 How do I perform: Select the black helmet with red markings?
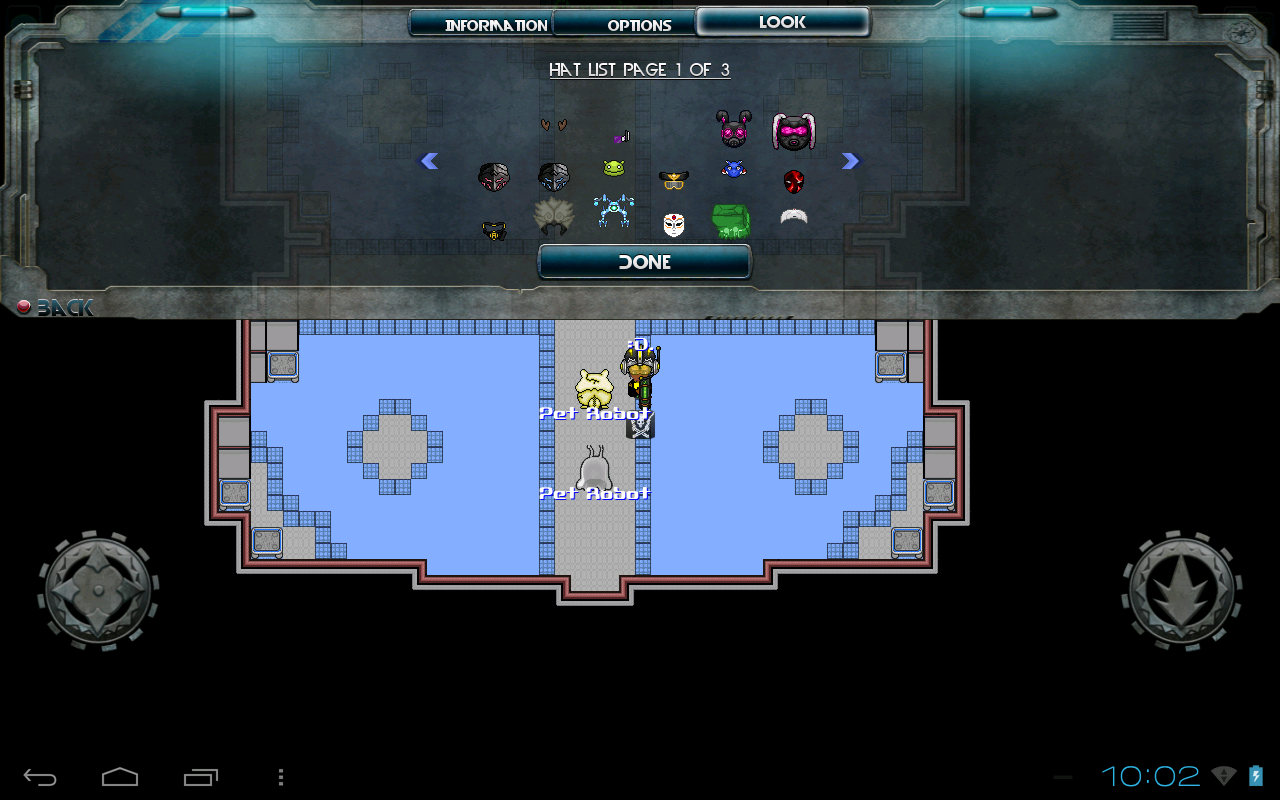coord(493,177)
